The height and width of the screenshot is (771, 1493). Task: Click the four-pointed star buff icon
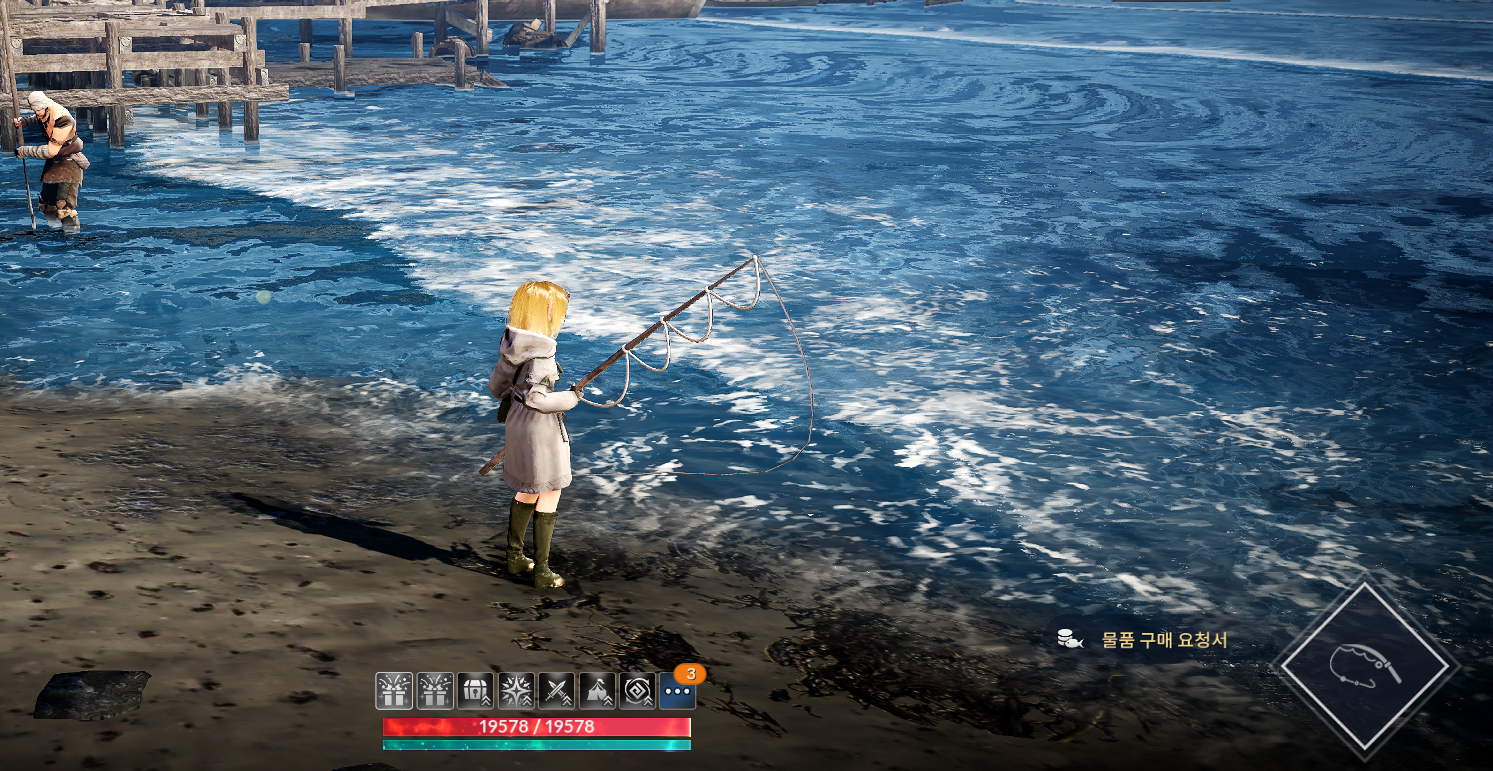(516, 691)
